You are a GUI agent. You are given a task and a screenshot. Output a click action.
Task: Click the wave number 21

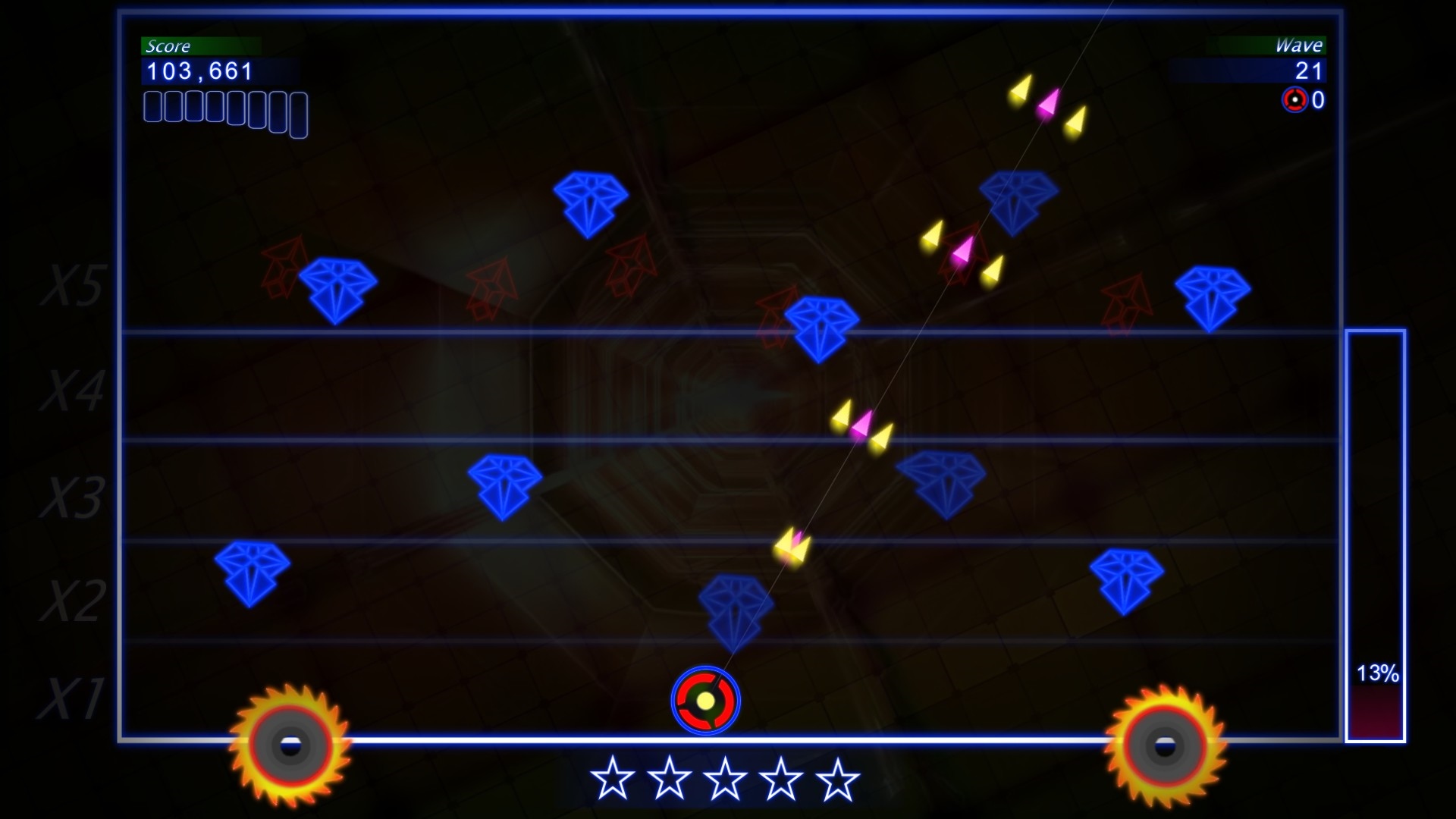pos(1308,72)
